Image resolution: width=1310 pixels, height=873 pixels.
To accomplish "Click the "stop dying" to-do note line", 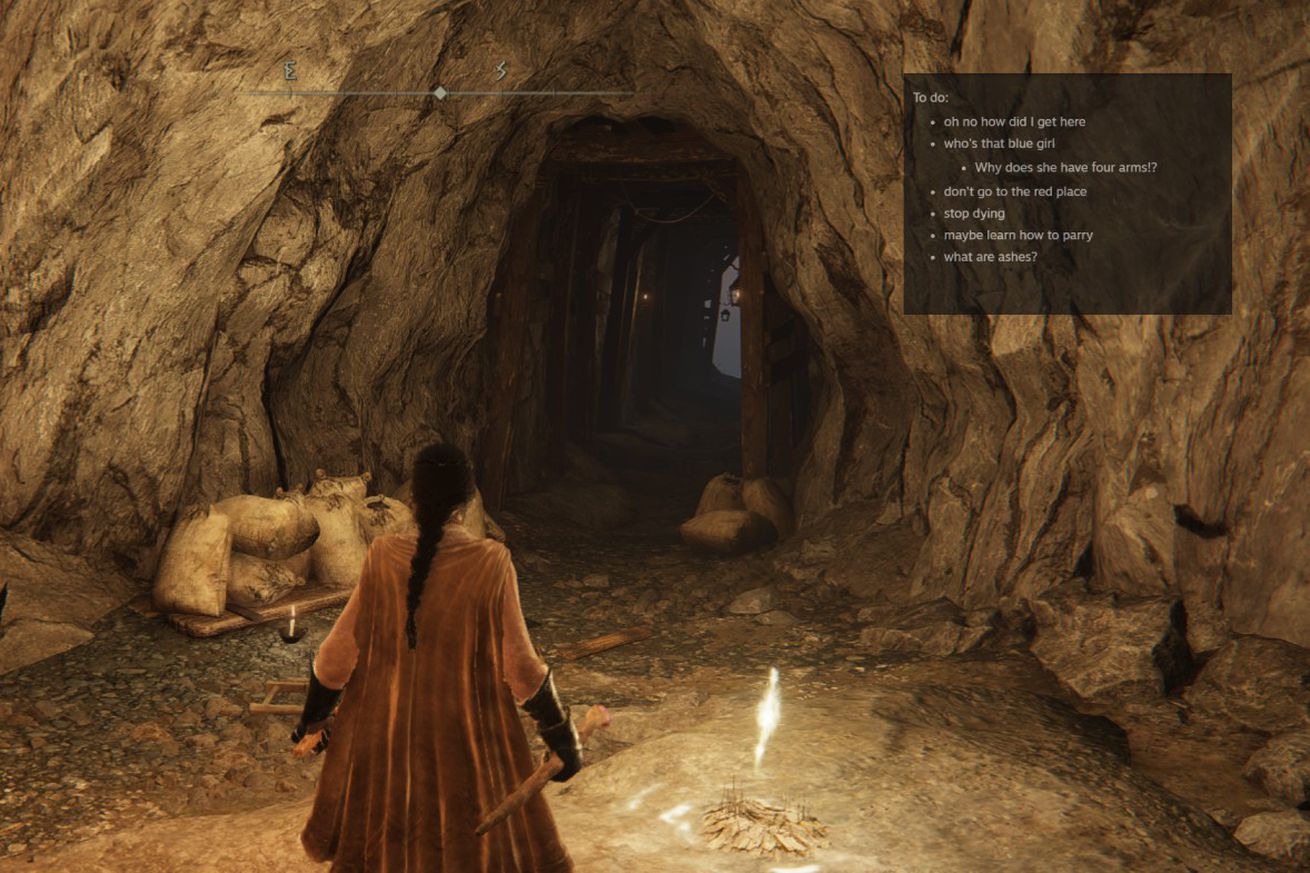I will [974, 213].
